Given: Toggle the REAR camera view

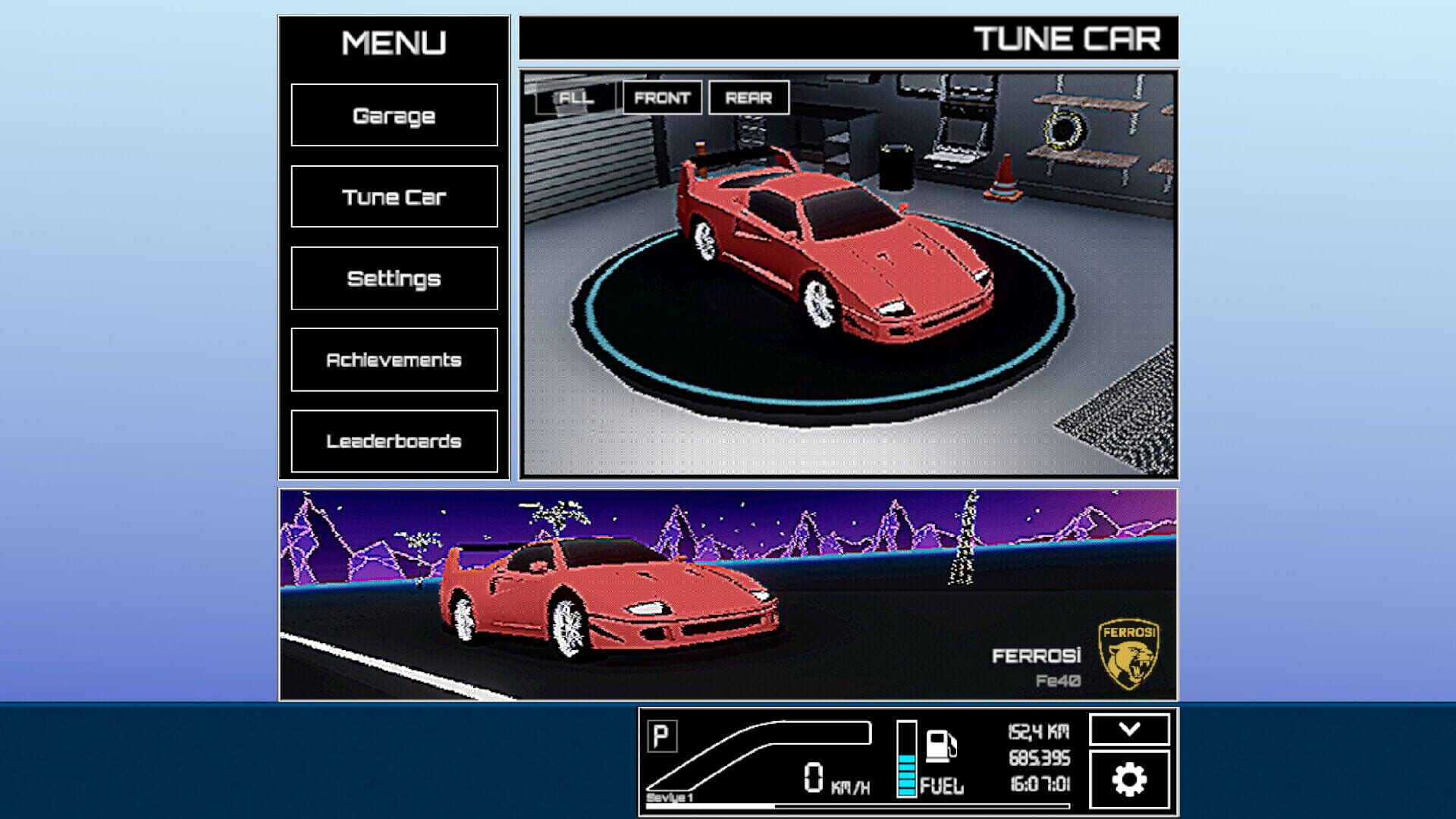Looking at the screenshot, I should pyautogui.click(x=750, y=97).
